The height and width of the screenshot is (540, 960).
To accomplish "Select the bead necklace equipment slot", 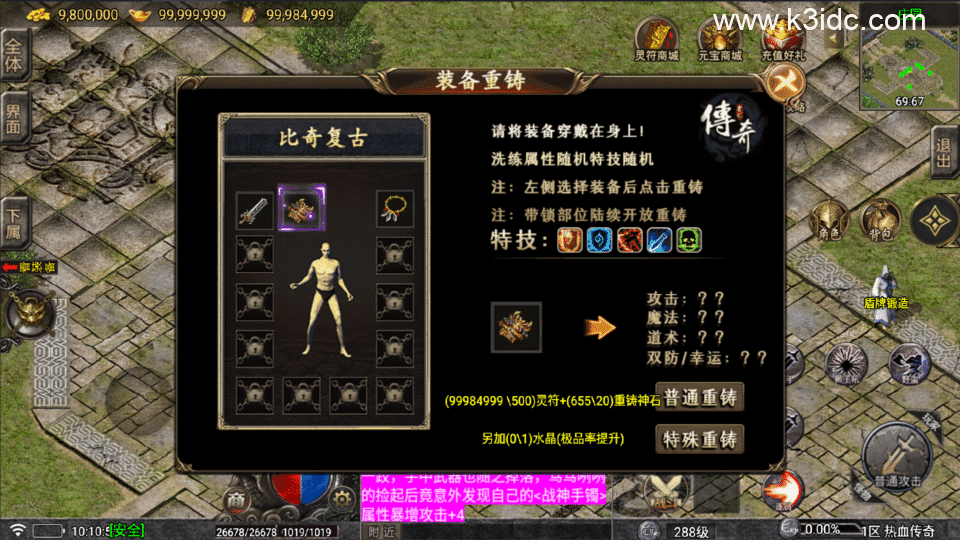I will 395,209.
